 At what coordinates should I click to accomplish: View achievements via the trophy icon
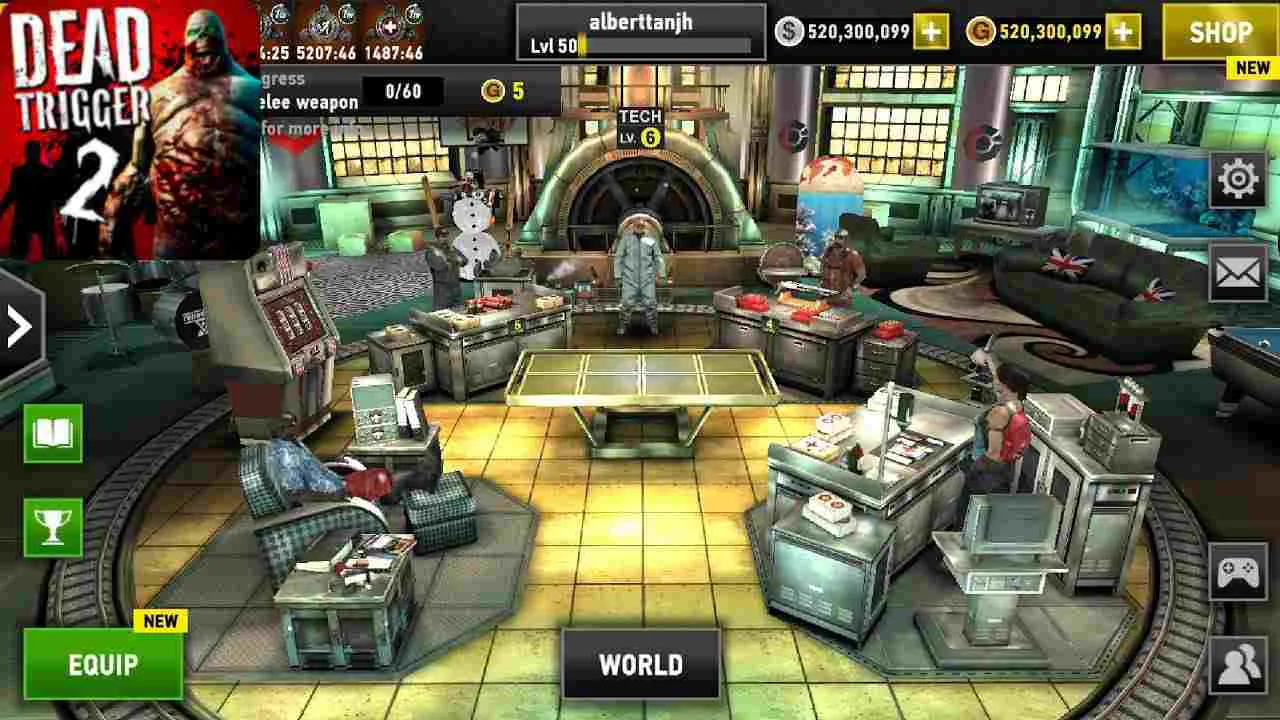pyautogui.click(x=53, y=528)
